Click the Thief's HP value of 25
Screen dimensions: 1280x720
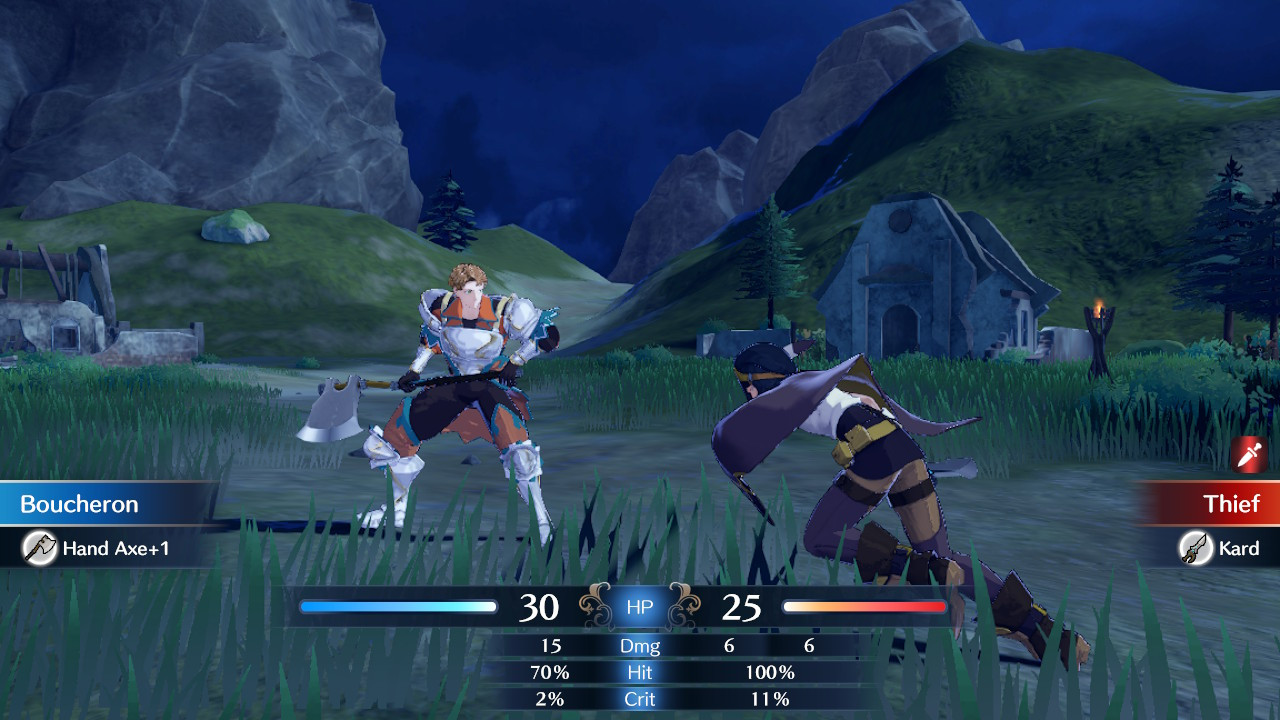(741, 606)
